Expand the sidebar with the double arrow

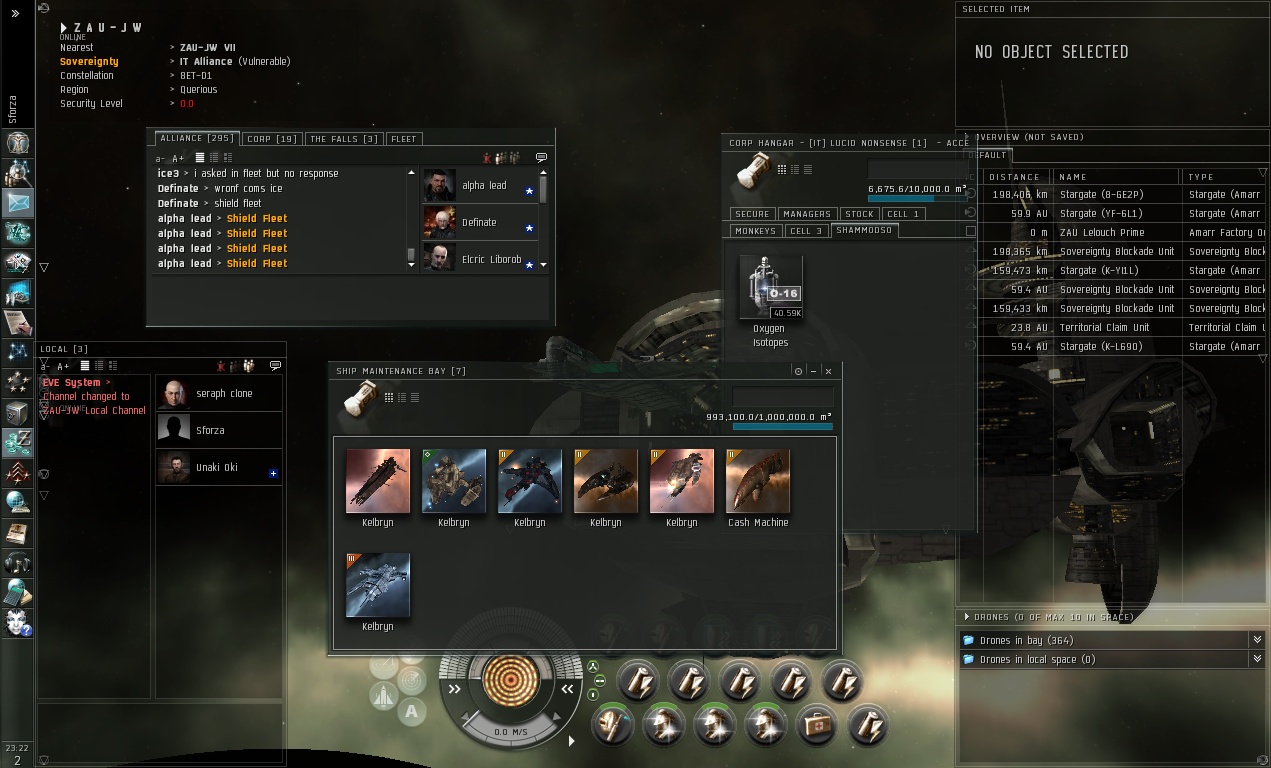click(x=15, y=14)
